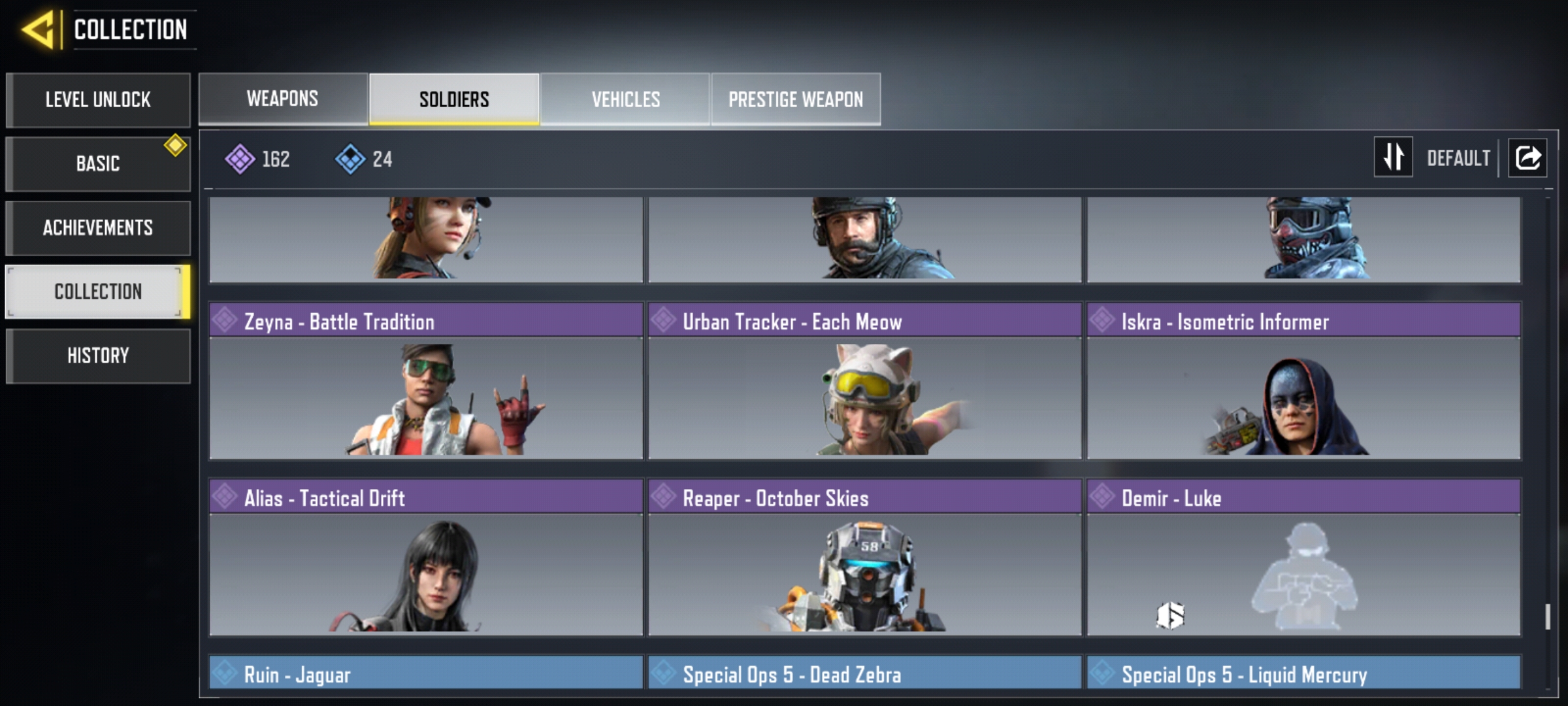The width and height of the screenshot is (1568, 706).
Task: Open the Prestige Weapon tab
Action: [796, 99]
